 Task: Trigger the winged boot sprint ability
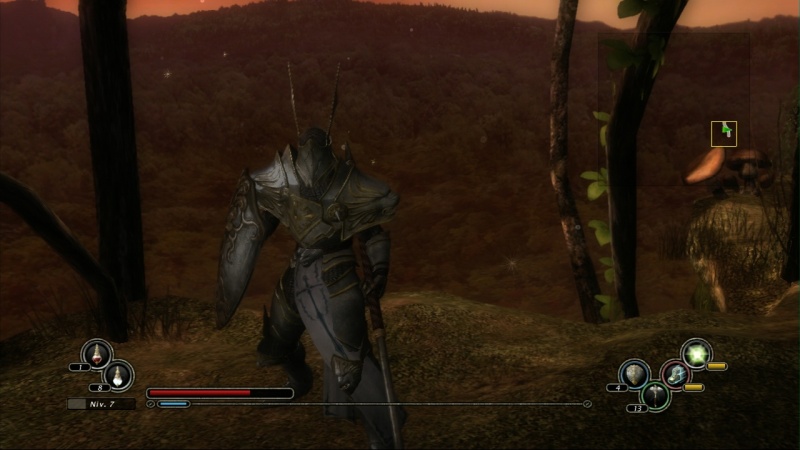676,375
